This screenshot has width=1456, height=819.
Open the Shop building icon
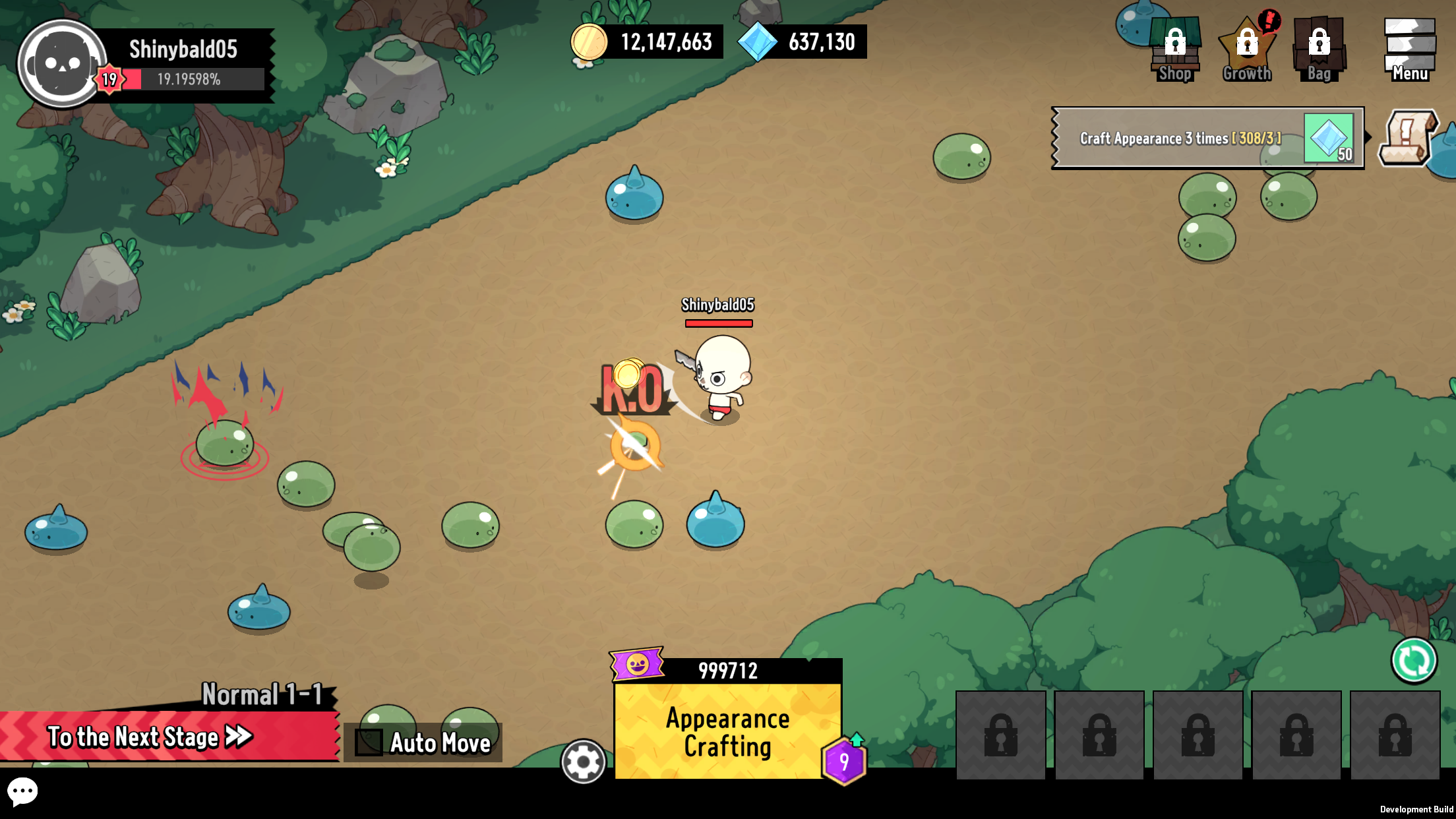pyautogui.click(x=1175, y=46)
